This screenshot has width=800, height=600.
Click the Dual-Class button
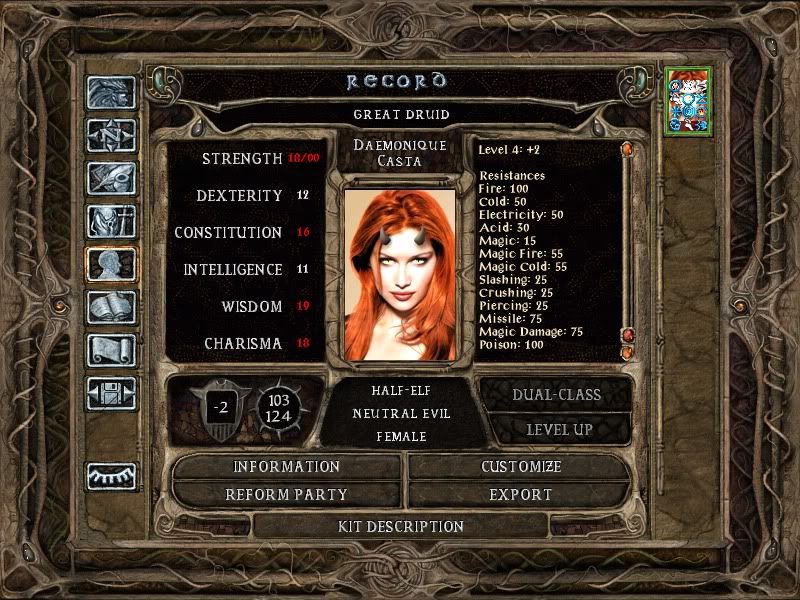coord(556,394)
